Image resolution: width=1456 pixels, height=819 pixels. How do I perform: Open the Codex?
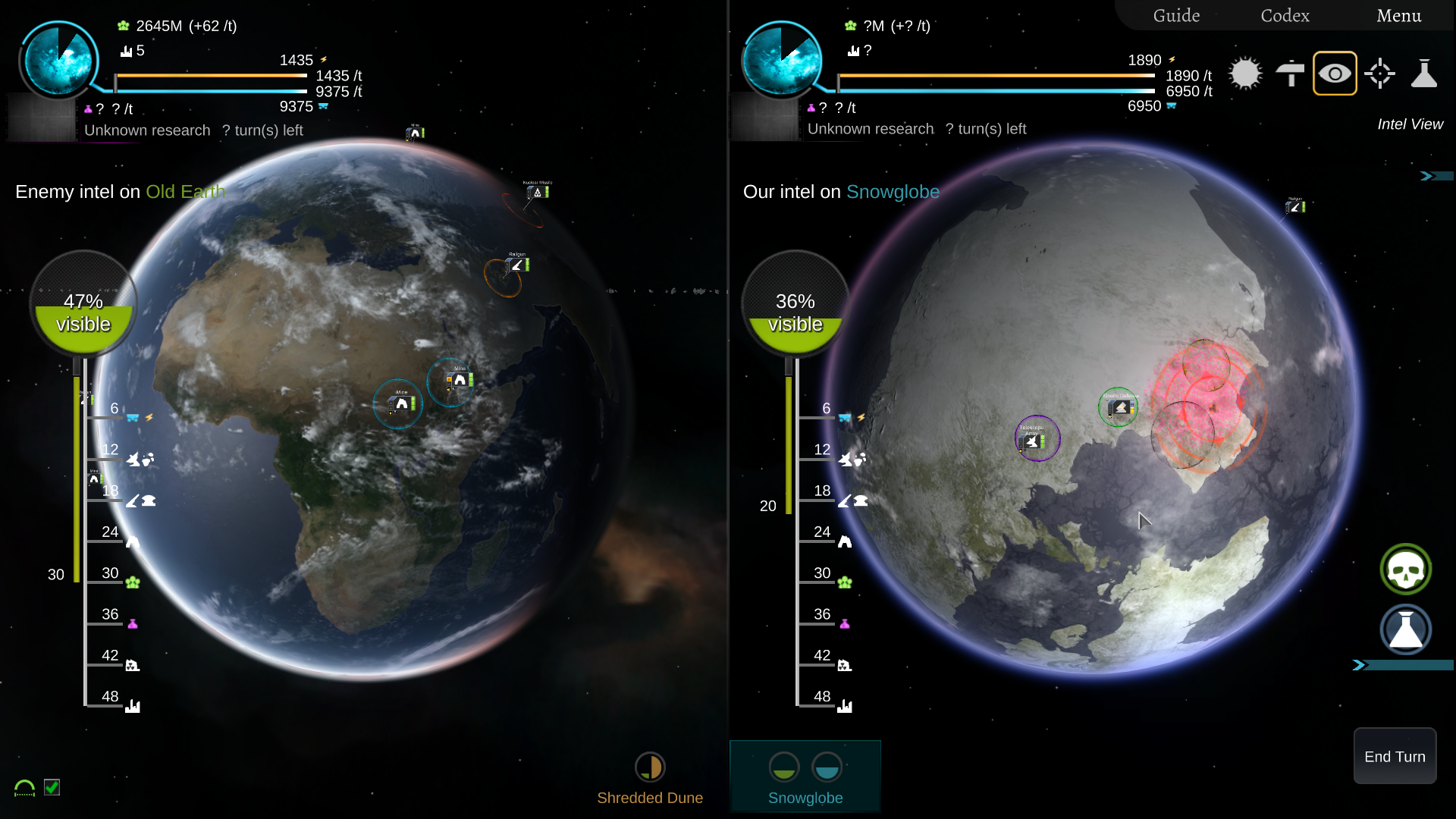pyautogui.click(x=1285, y=15)
